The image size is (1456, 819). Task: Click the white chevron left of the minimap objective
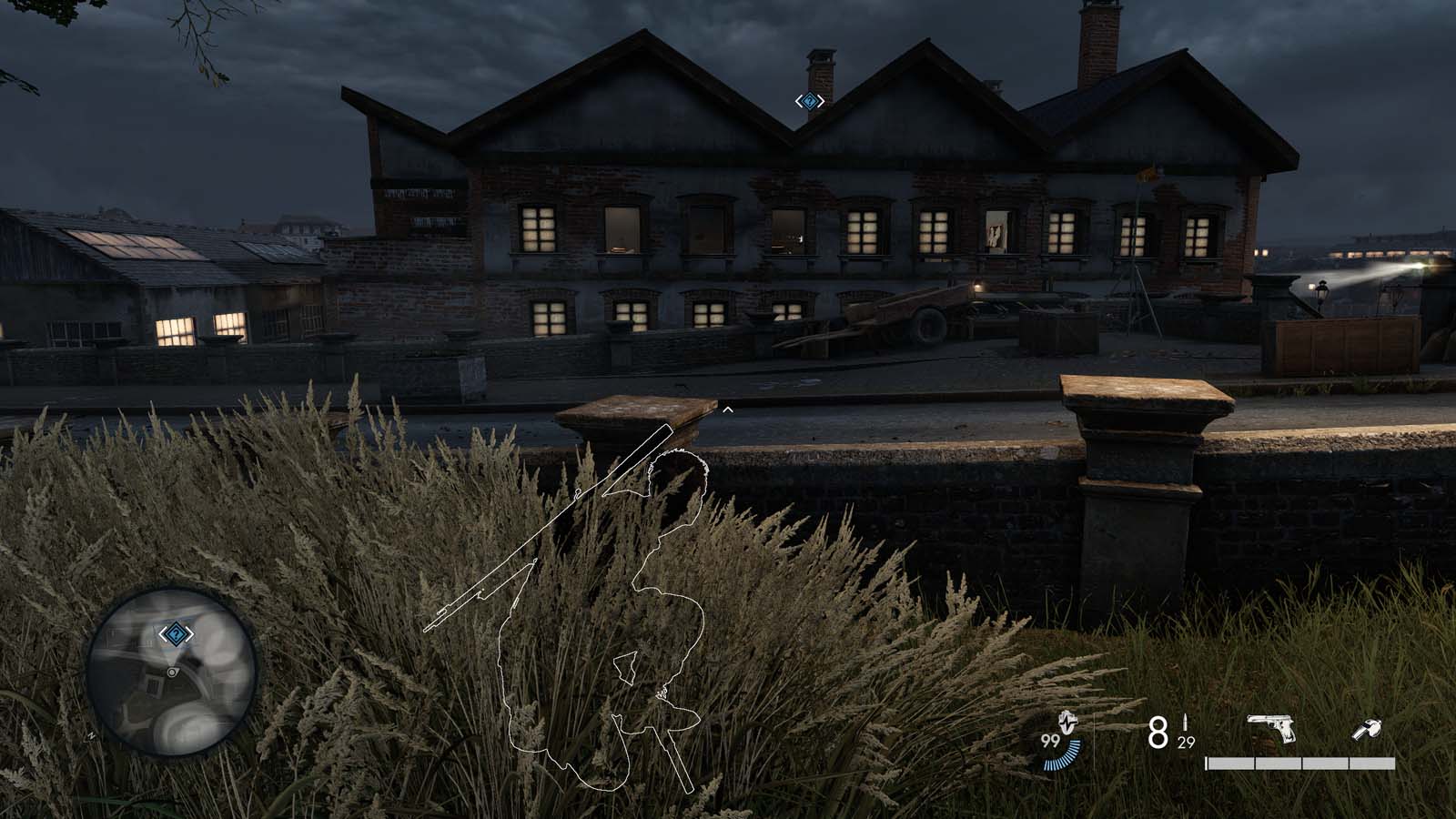tap(163, 634)
